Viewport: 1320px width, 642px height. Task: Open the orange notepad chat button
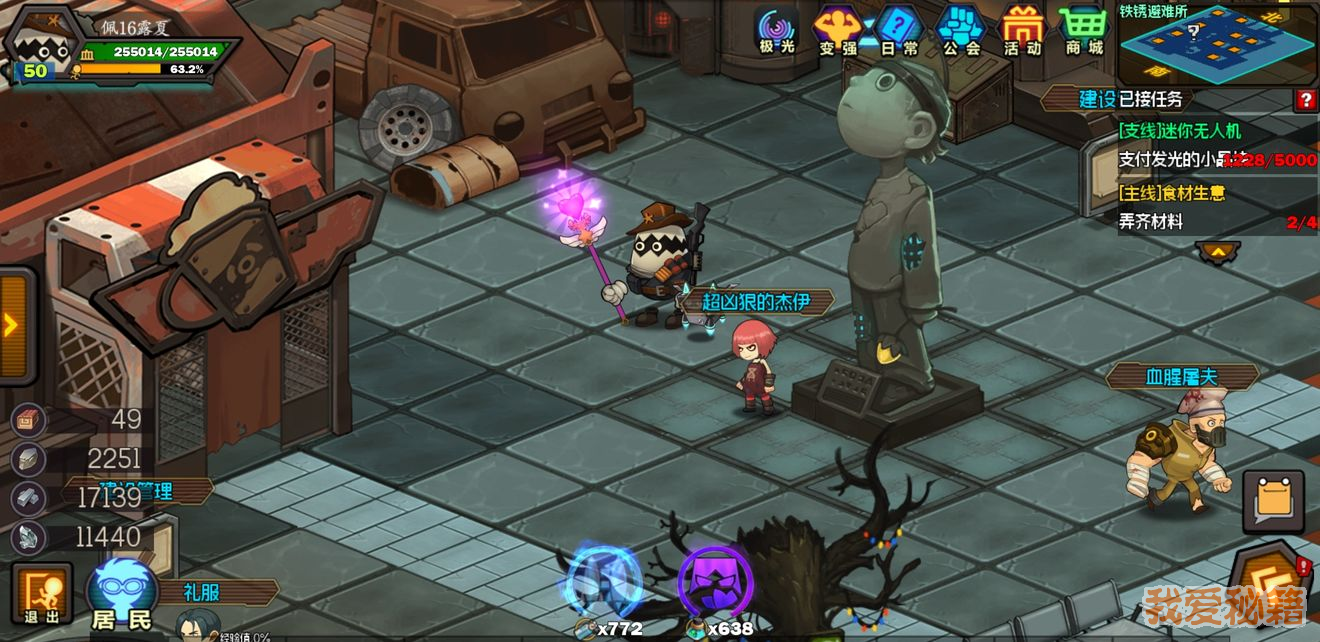pyautogui.click(x=1273, y=501)
